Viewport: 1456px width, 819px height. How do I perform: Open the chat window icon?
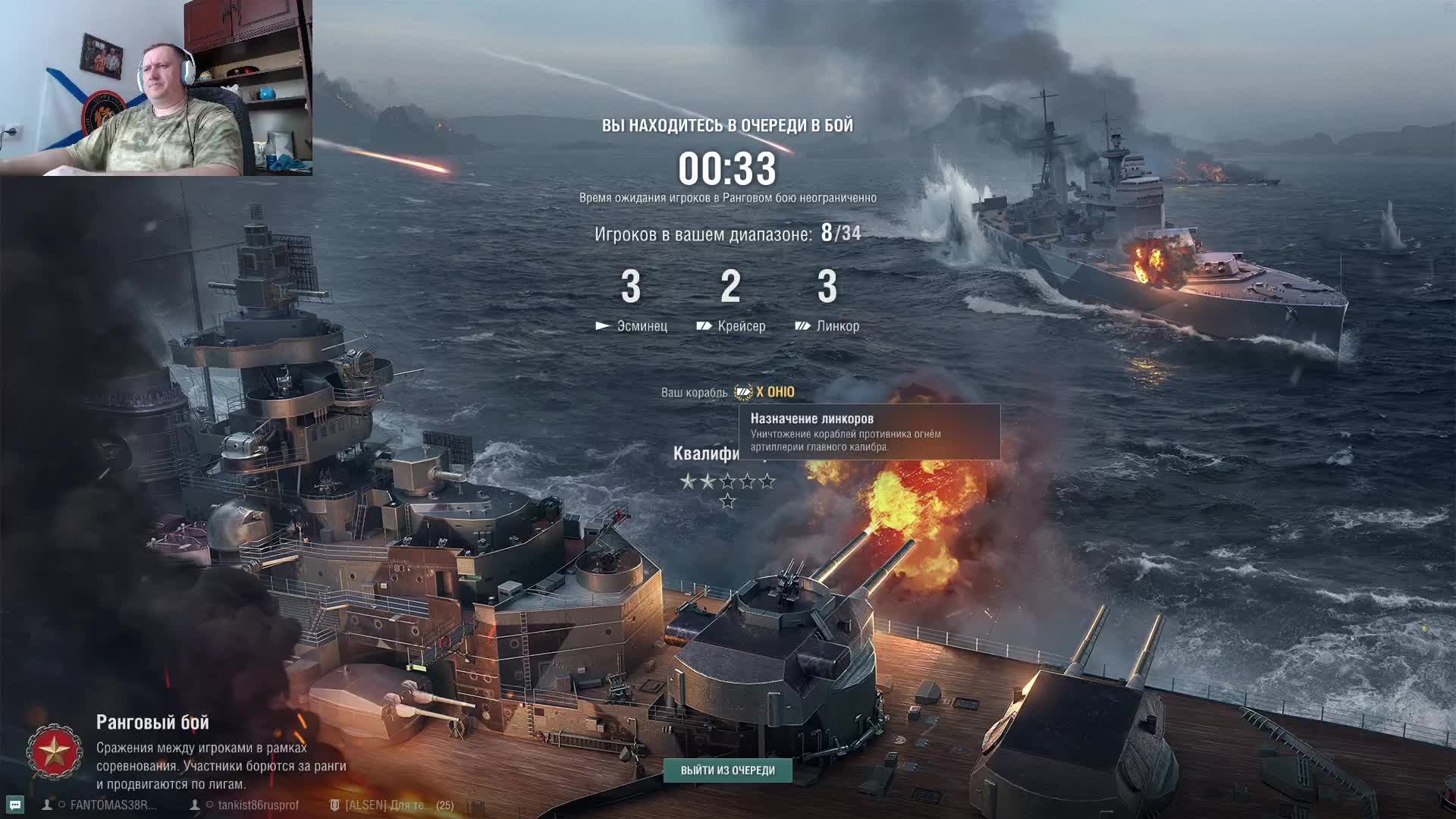[x=14, y=805]
